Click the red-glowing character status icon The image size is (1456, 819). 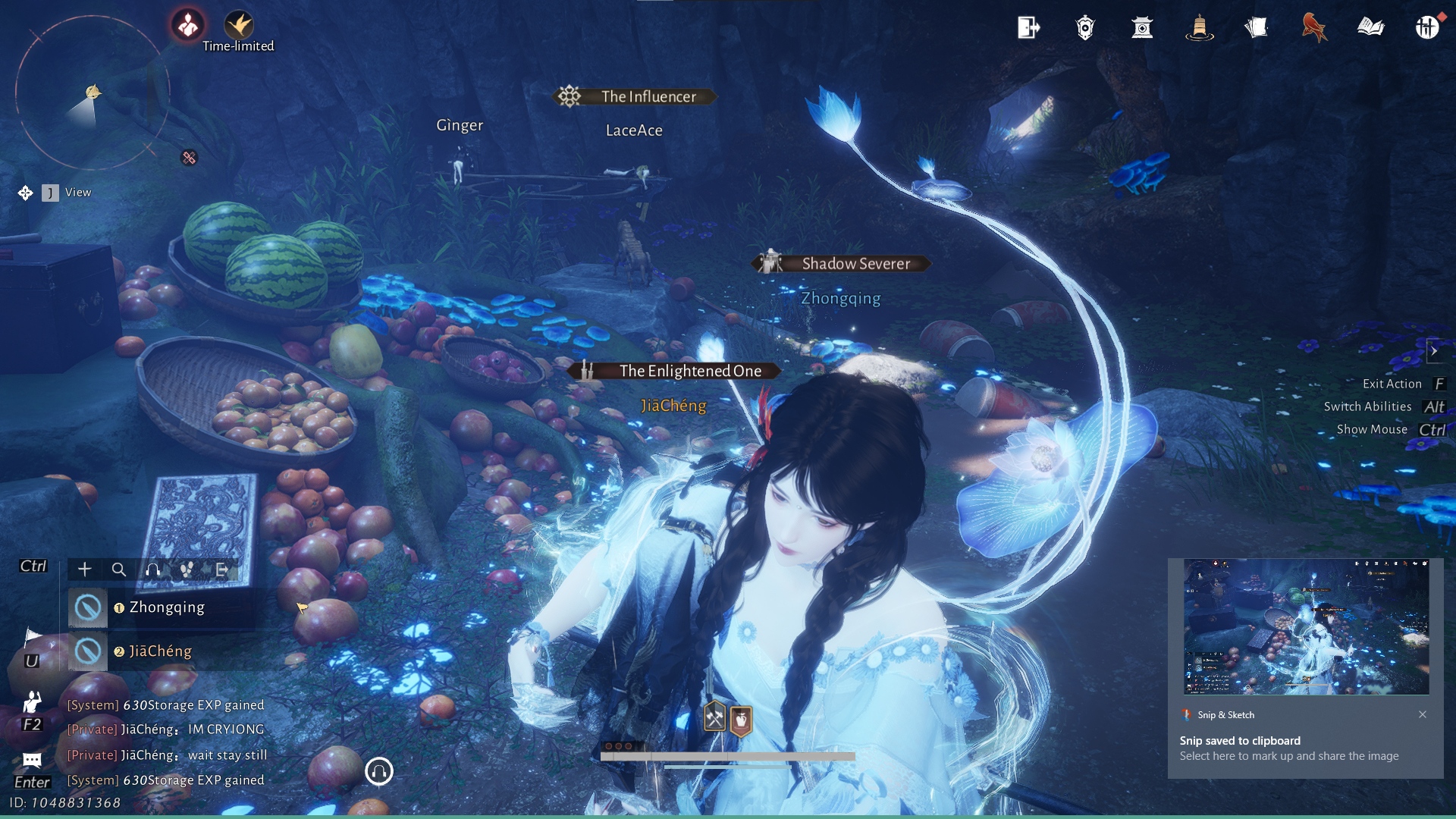click(187, 25)
